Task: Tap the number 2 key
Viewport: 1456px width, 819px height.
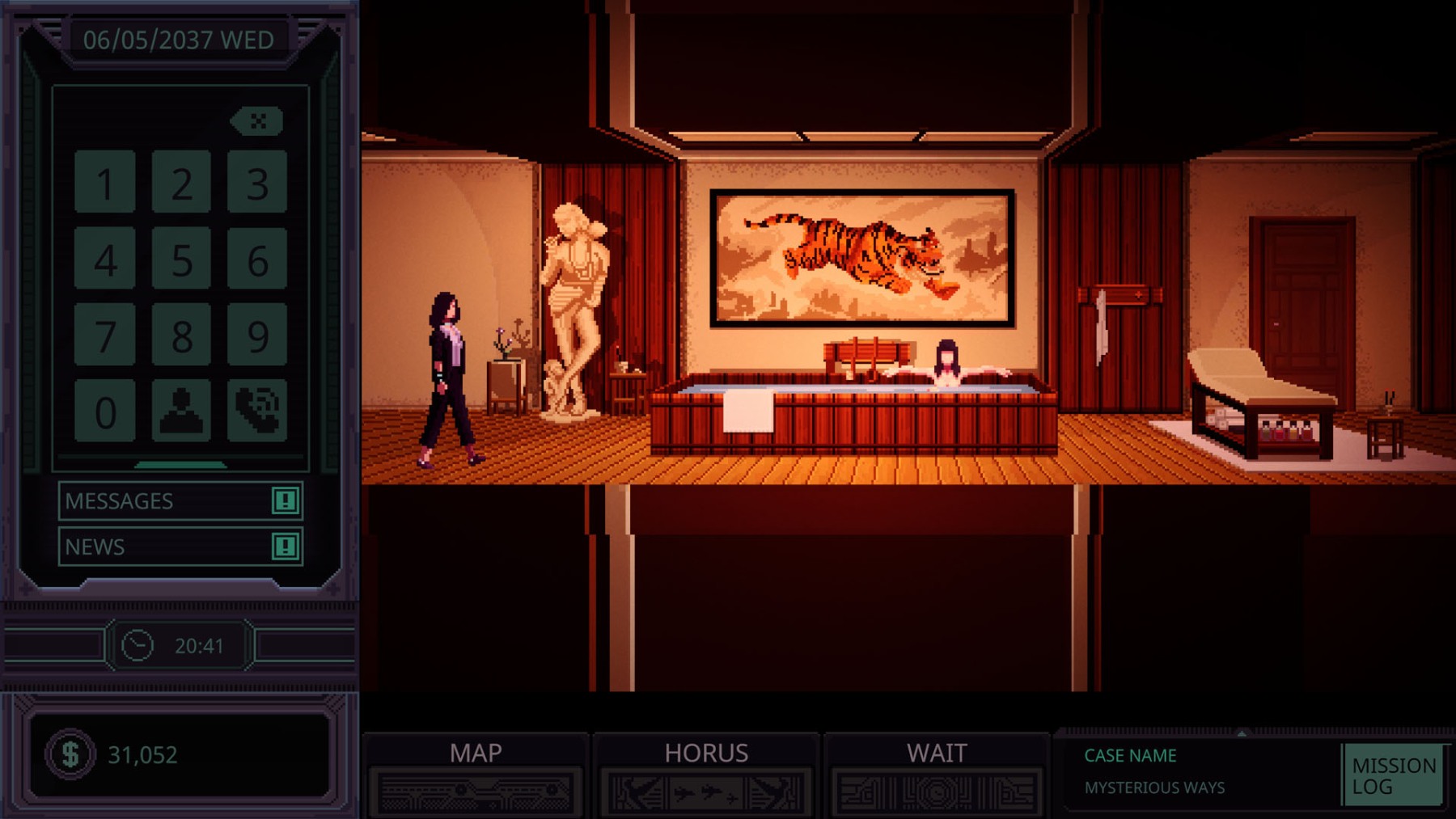Action: point(181,183)
